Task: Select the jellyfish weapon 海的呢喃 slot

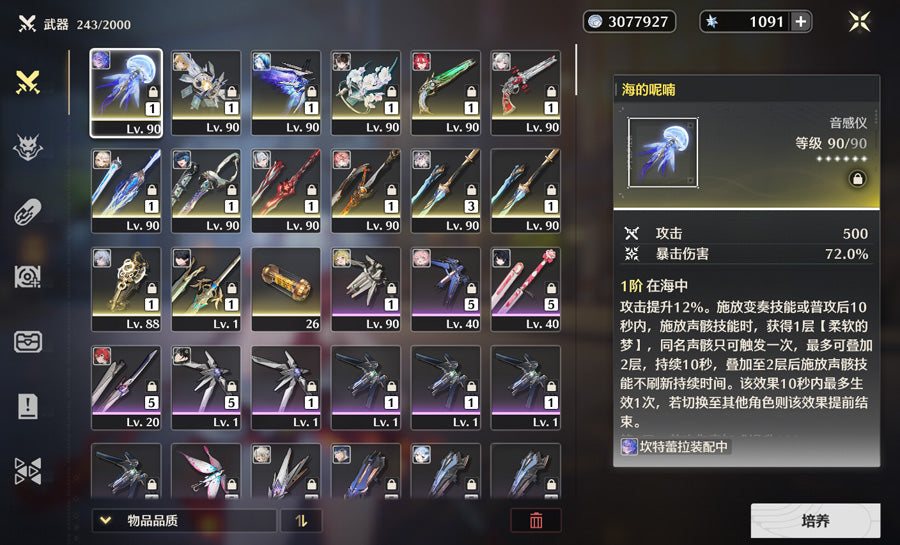Action: (126, 92)
